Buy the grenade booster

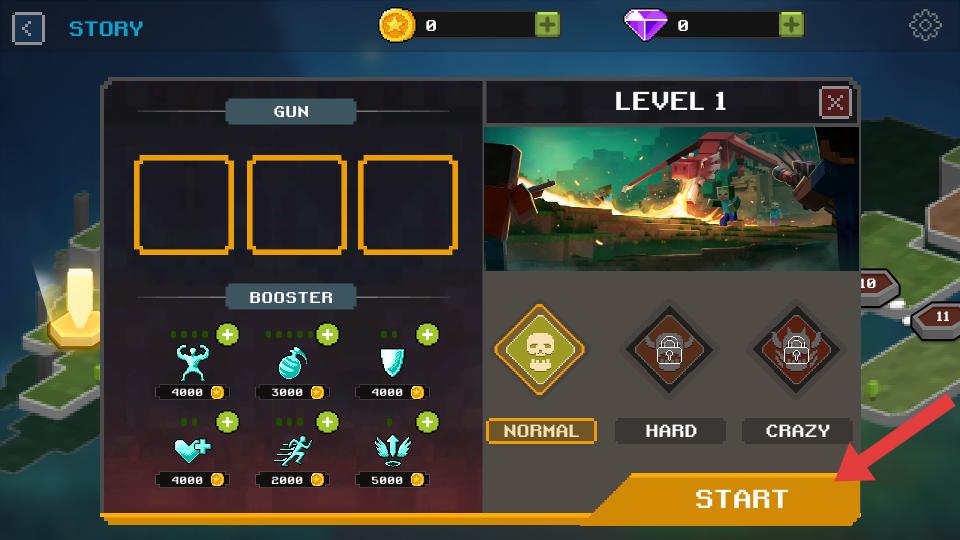[x=327, y=334]
